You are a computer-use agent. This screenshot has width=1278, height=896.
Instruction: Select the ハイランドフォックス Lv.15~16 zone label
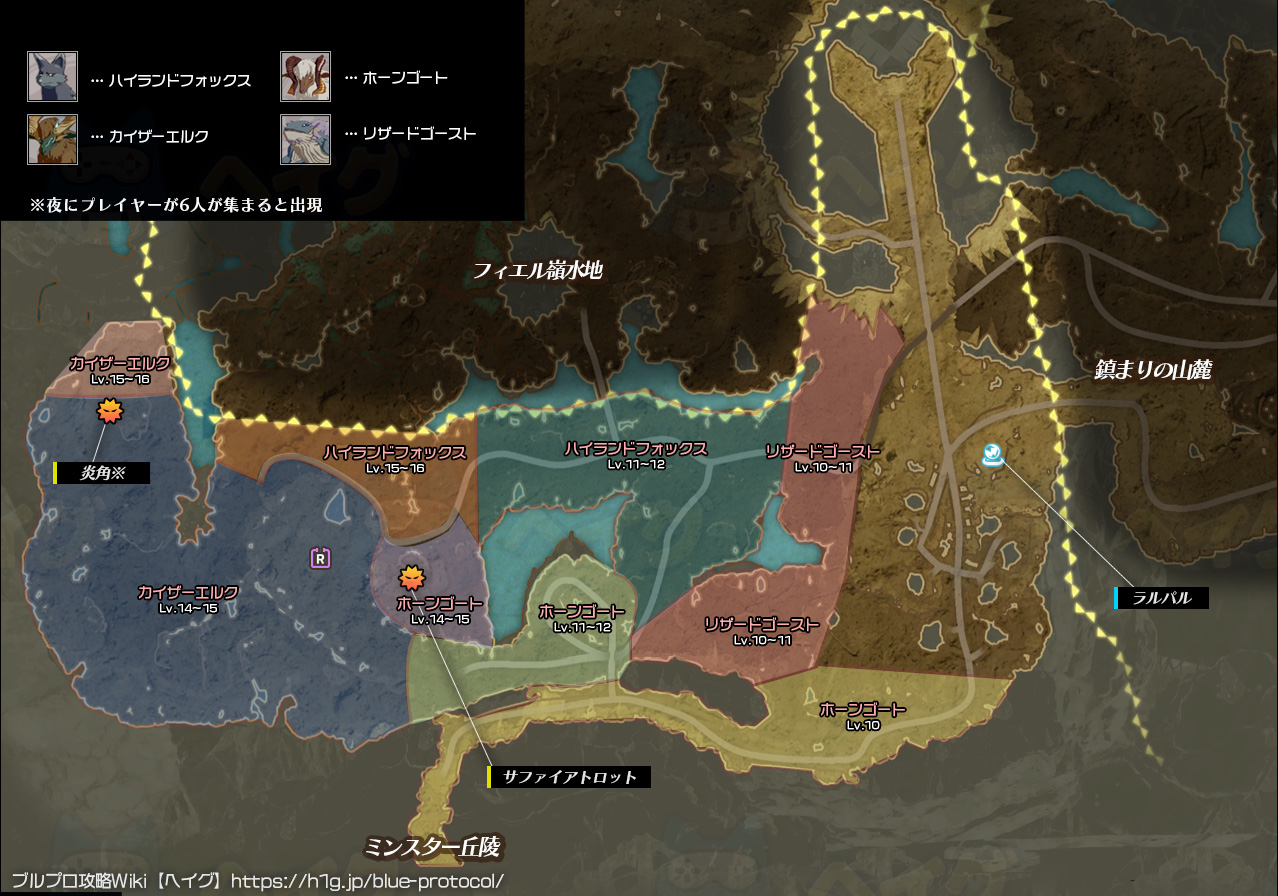click(x=394, y=459)
